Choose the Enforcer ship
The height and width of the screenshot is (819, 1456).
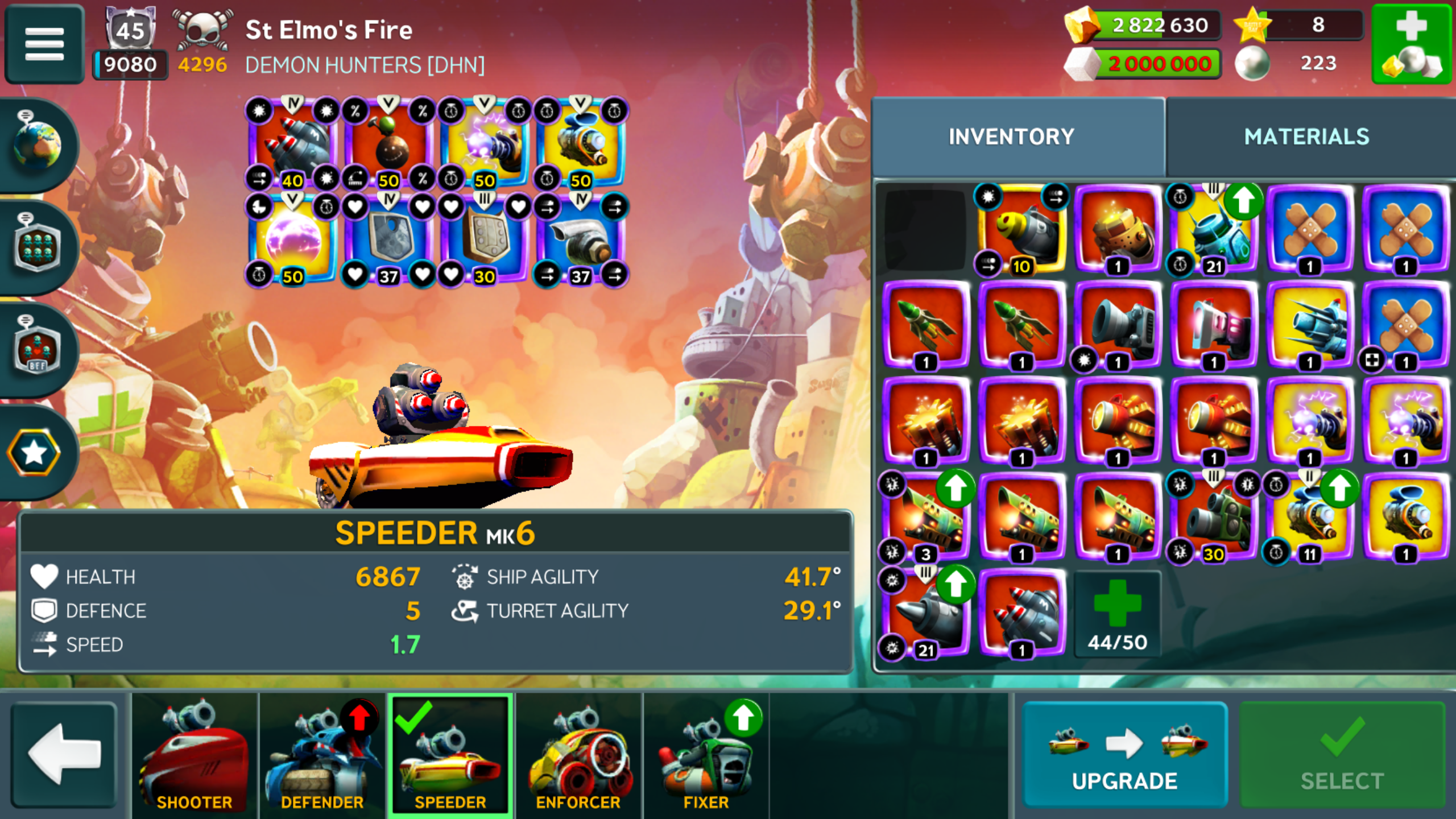(578, 754)
